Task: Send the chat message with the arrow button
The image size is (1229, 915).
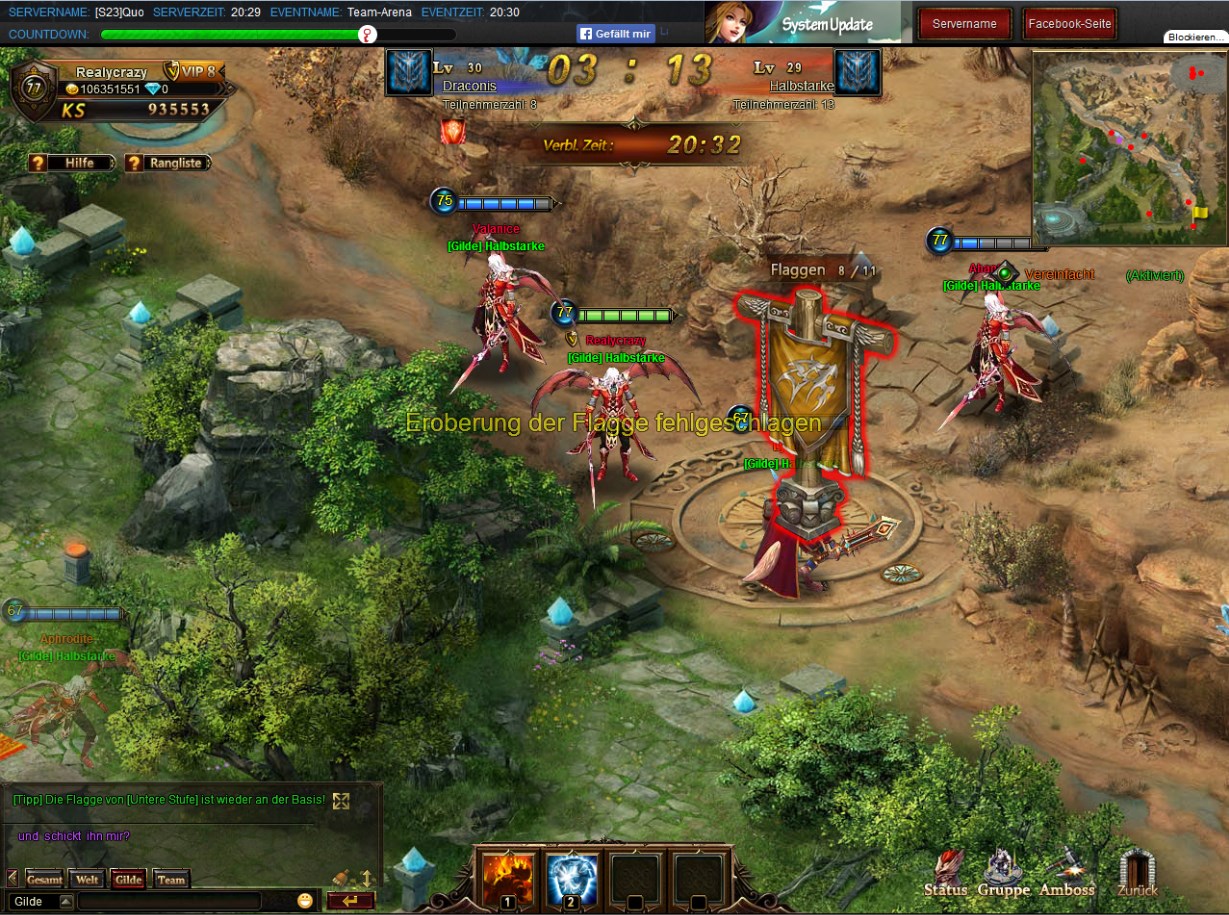Action: point(350,901)
